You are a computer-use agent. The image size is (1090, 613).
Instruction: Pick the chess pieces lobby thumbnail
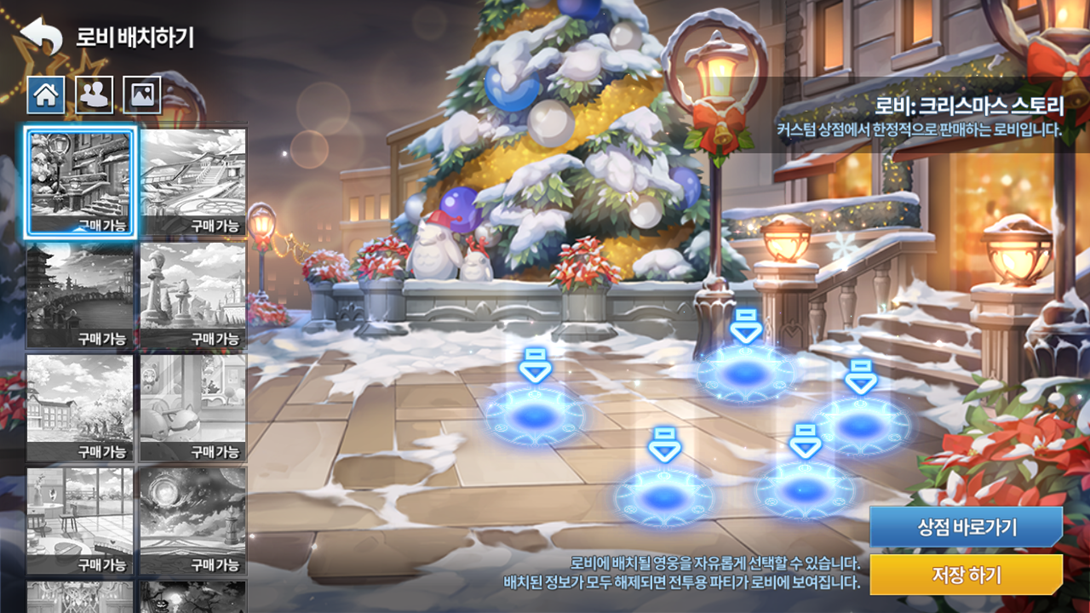click(x=193, y=296)
